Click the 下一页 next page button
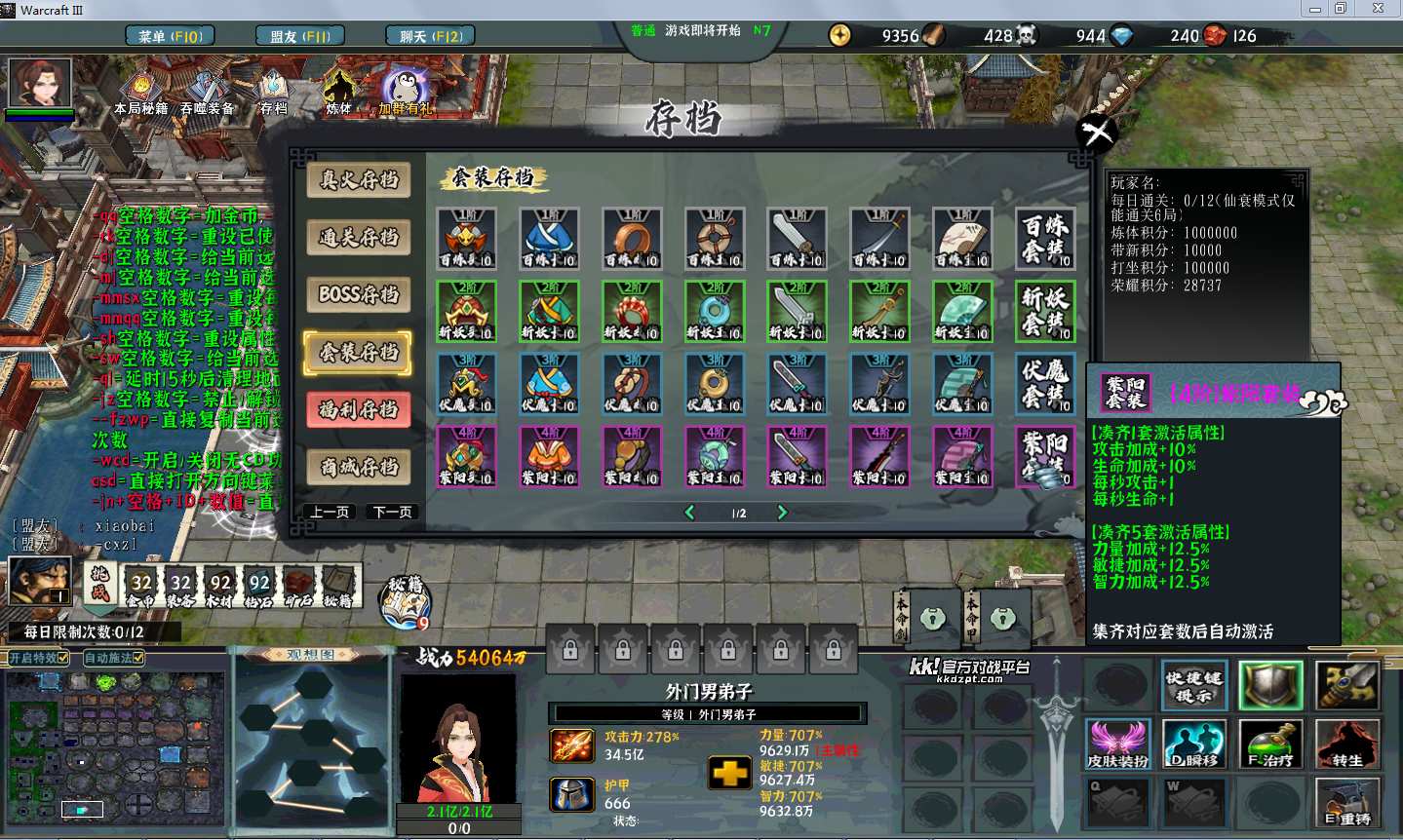Image resolution: width=1403 pixels, height=840 pixels. (x=392, y=512)
